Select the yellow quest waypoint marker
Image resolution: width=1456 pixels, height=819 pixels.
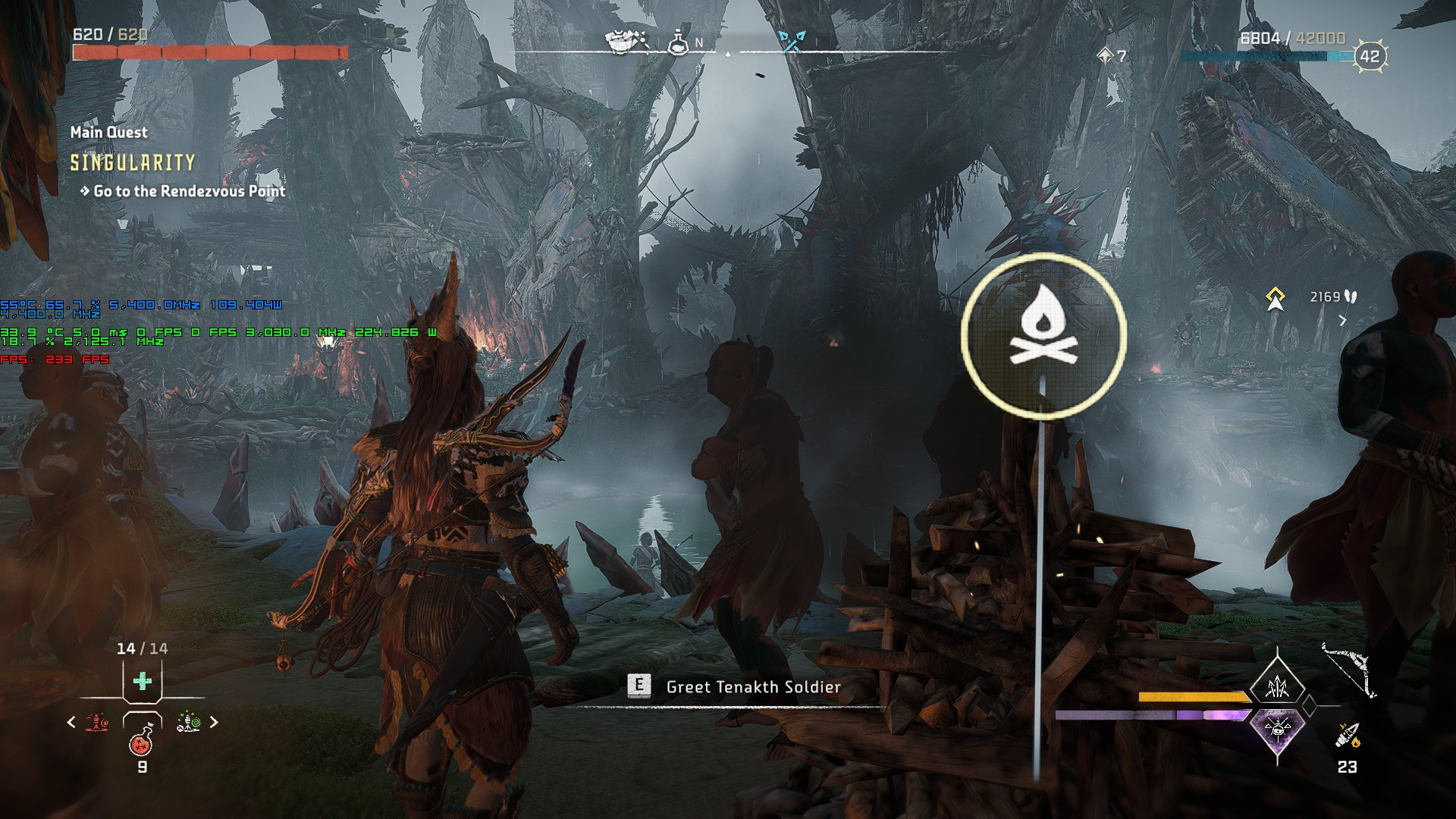tap(1276, 299)
